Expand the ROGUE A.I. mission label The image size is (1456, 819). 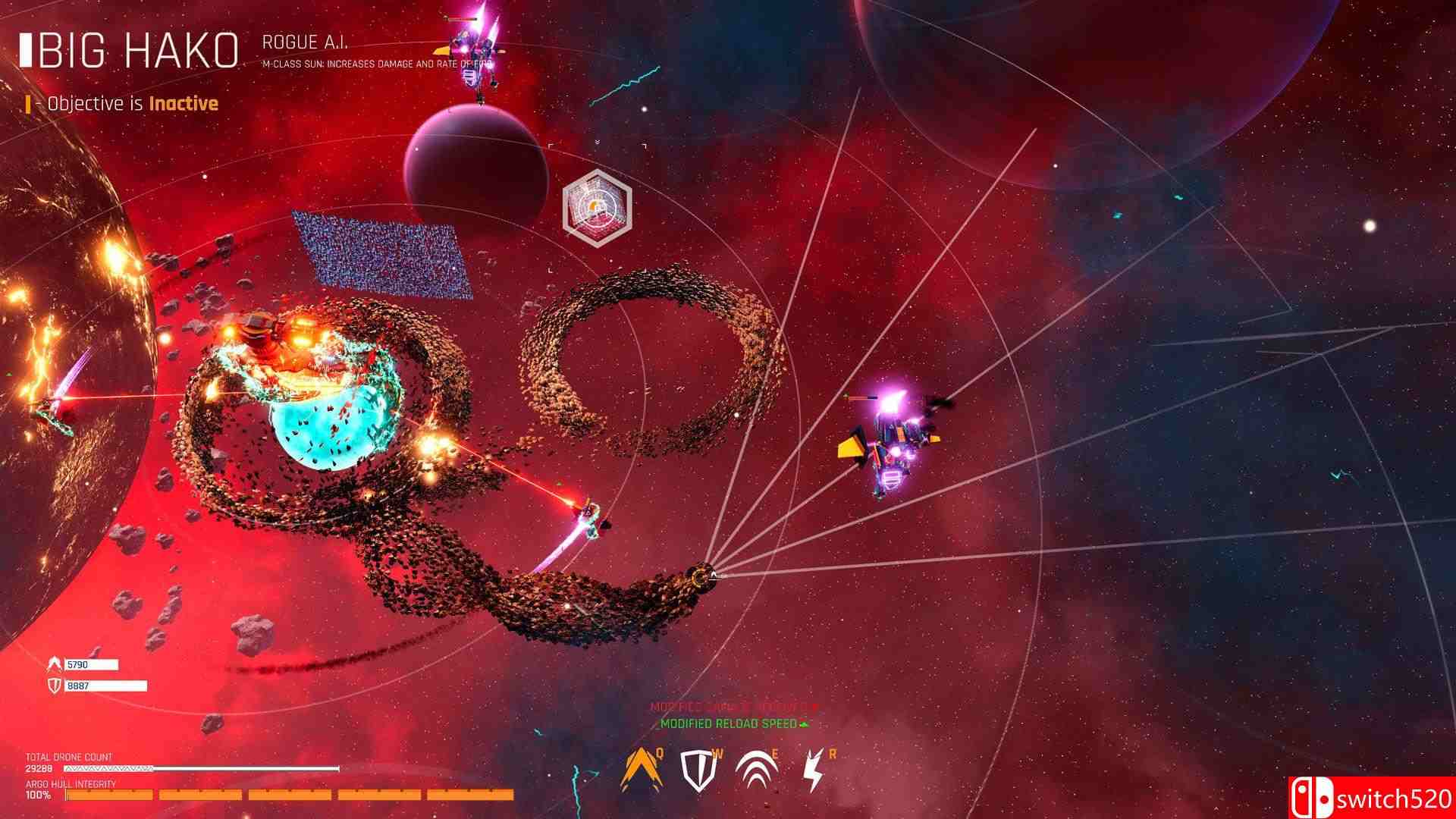pyautogui.click(x=305, y=43)
